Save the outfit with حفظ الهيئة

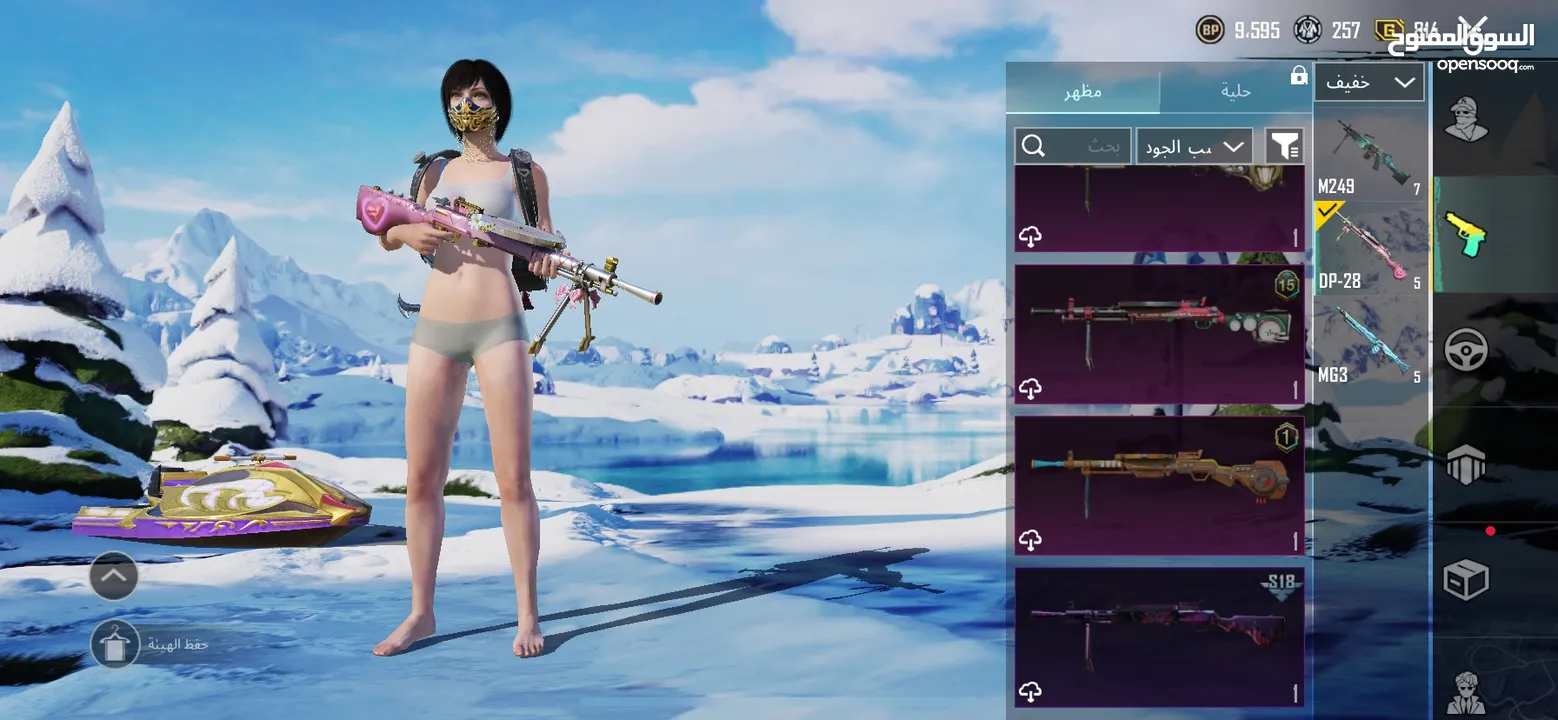click(x=115, y=644)
